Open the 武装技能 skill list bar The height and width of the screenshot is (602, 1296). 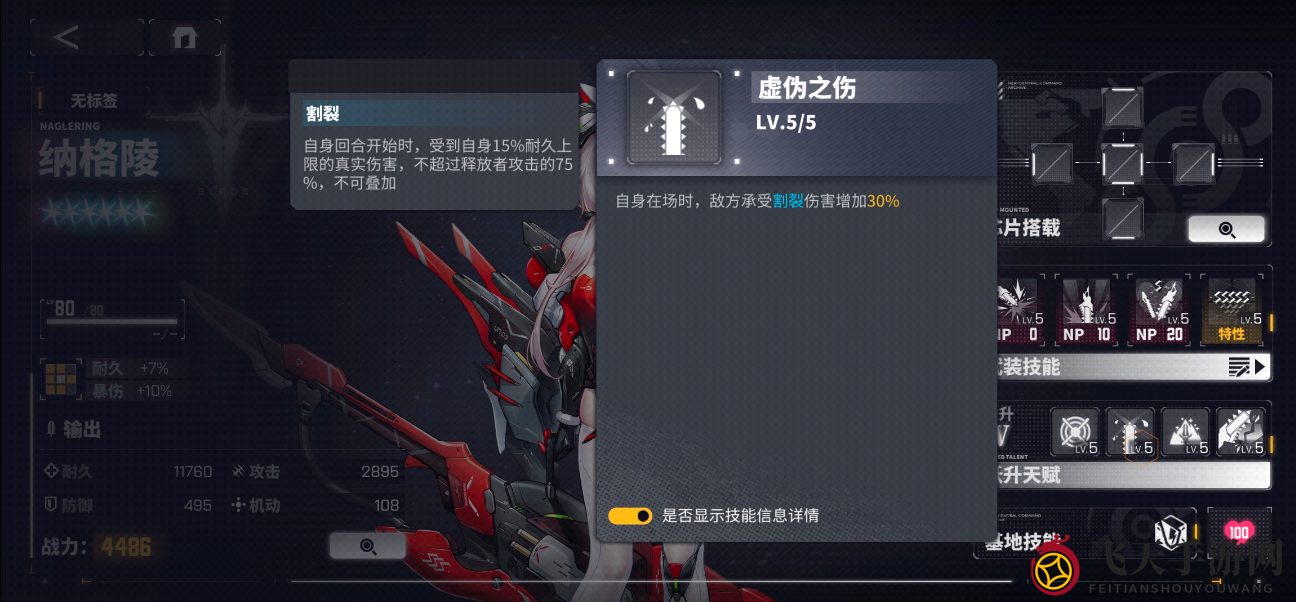coord(1130,367)
